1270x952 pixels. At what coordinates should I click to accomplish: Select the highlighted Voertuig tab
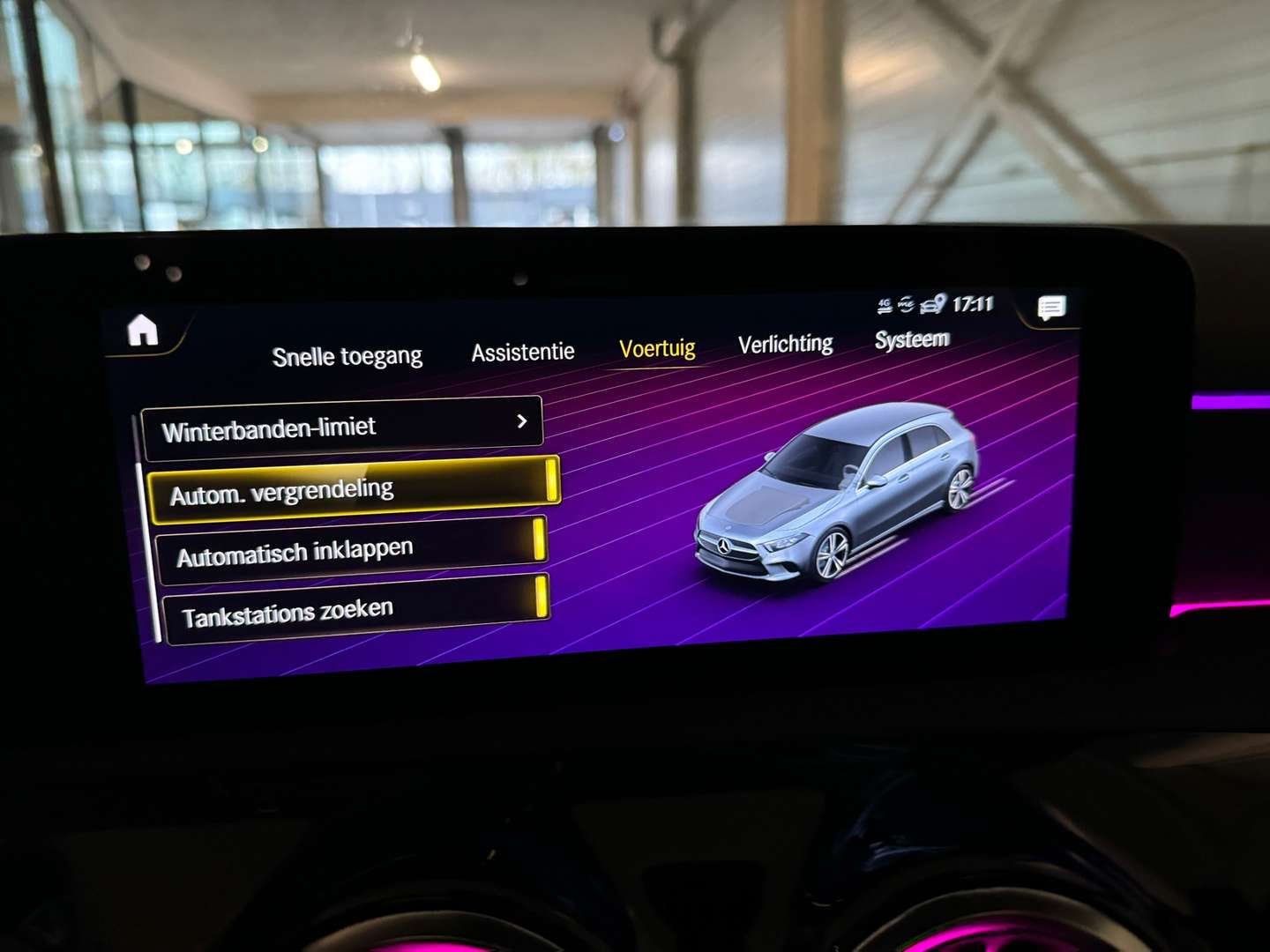click(657, 348)
